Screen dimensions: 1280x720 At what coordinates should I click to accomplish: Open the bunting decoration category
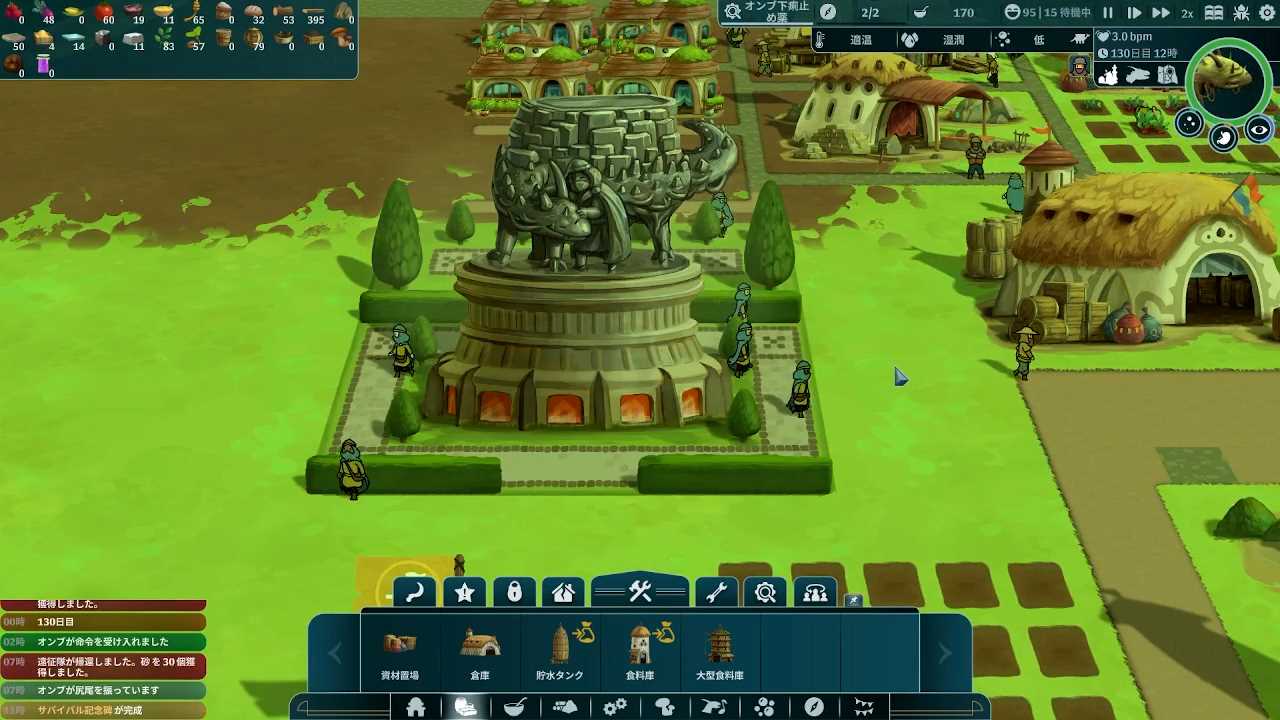point(864,707)
